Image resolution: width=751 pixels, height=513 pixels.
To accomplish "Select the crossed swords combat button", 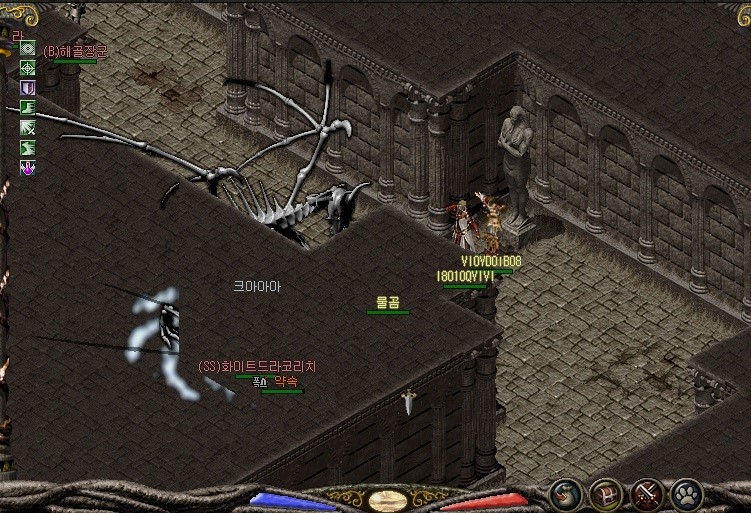I will click(x=646, y=494).
